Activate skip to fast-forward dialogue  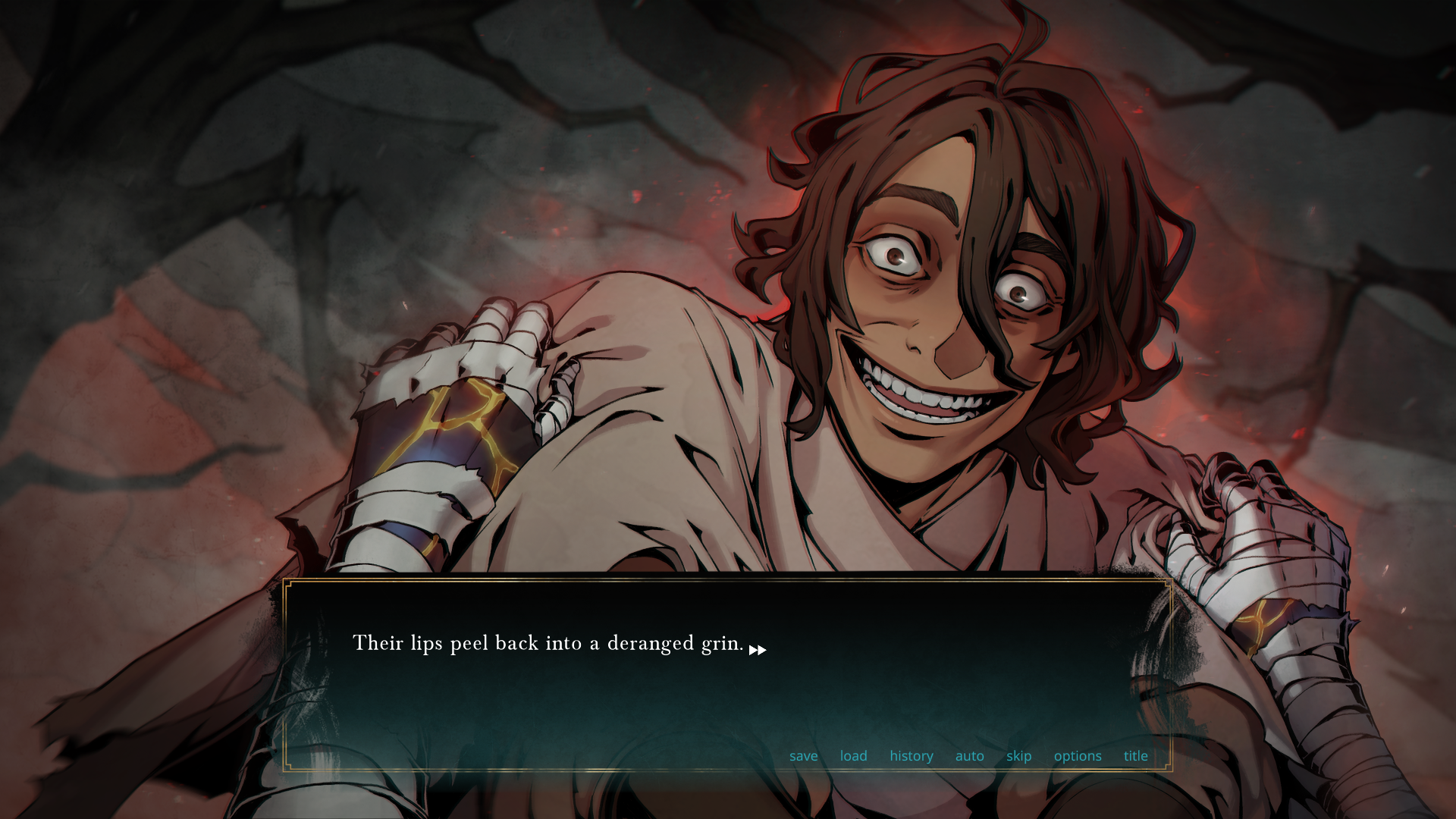click(x=1018, y=756)
